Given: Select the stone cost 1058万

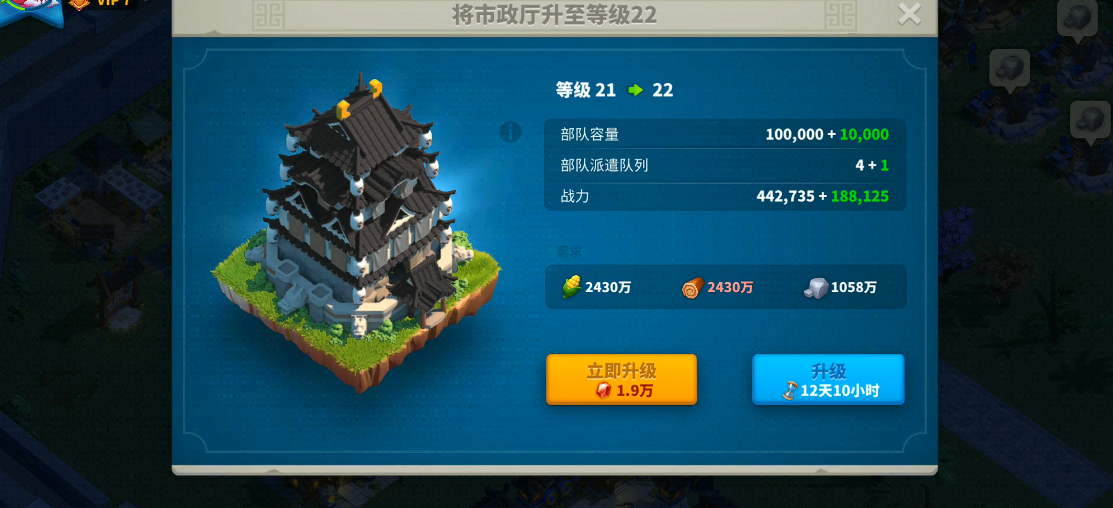Looking at the screenshot, I should [x=841, y=288].
